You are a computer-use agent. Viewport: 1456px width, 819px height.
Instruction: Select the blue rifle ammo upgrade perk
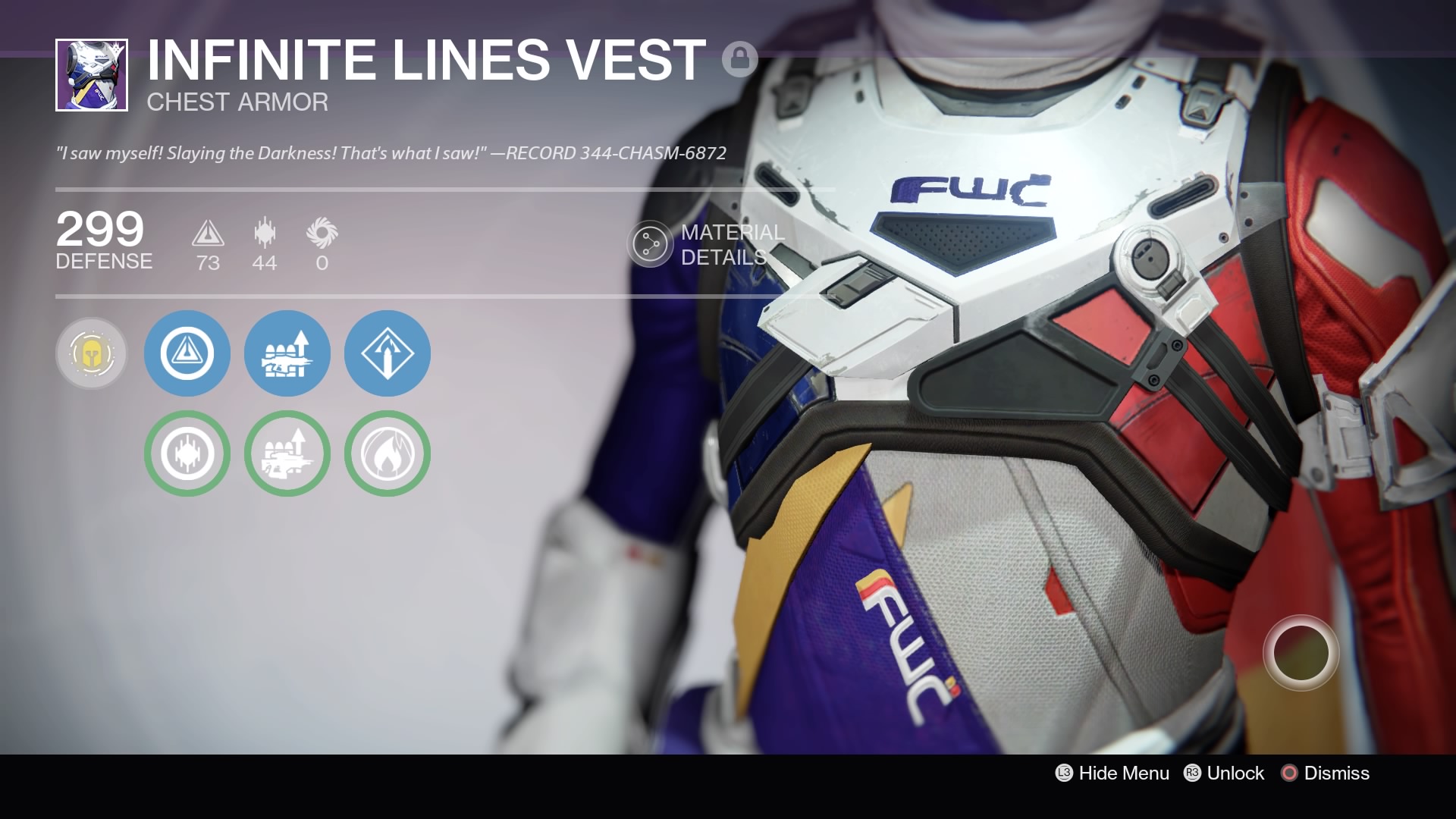pos(287,353)
